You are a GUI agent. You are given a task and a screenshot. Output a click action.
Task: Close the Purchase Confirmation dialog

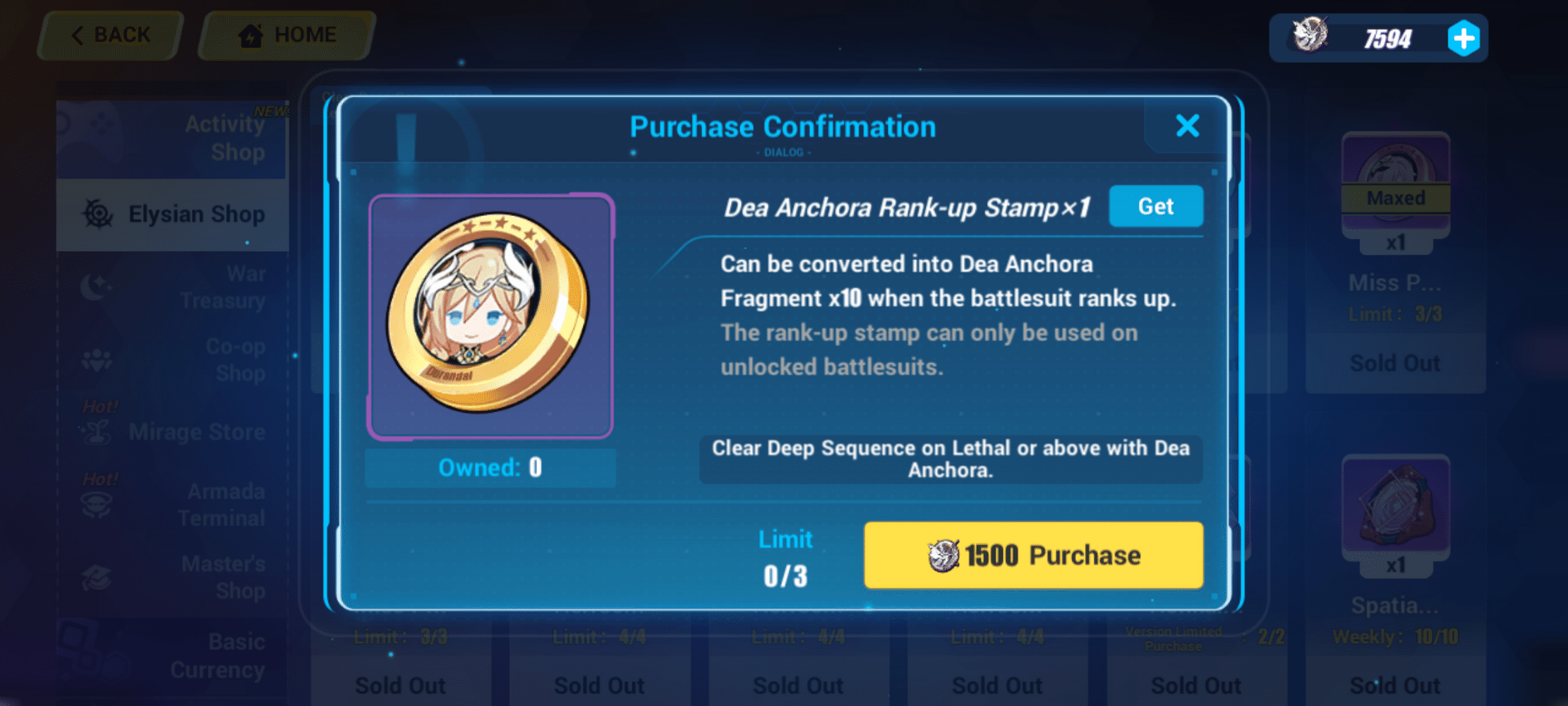pos(1187,126)
